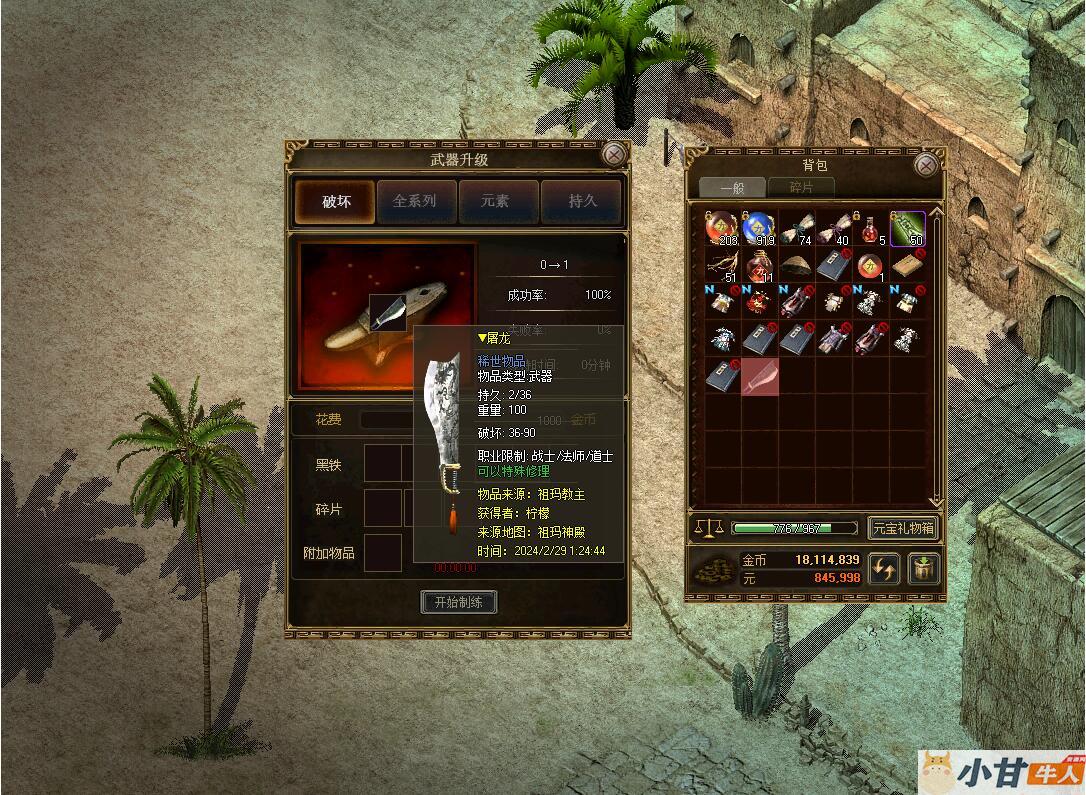This screenshot has height=795, width=1086.
Task: Switch to the 全系列 tab
Action: [x=415, y=201]
